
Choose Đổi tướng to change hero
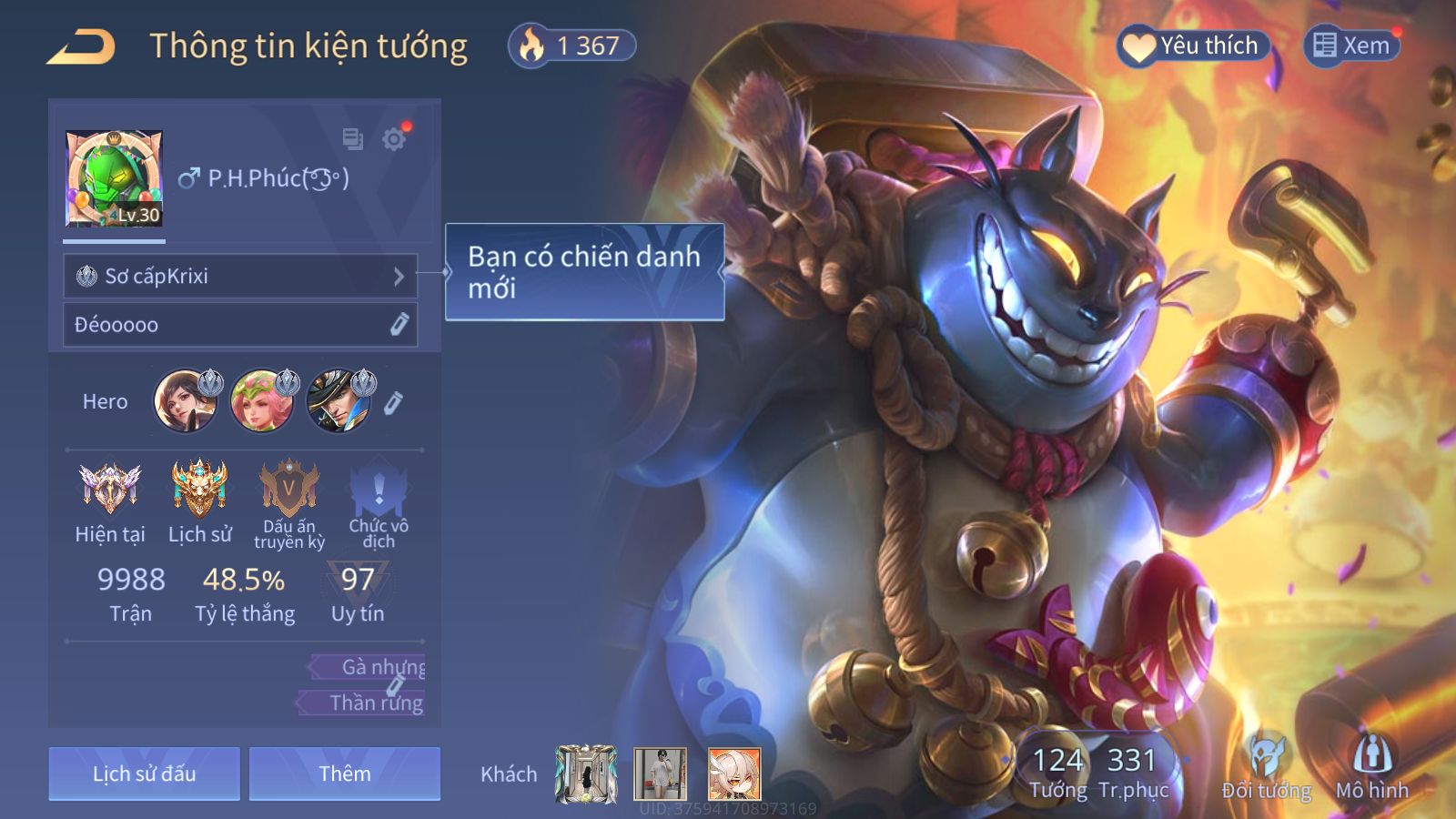tap(1266, 769)
